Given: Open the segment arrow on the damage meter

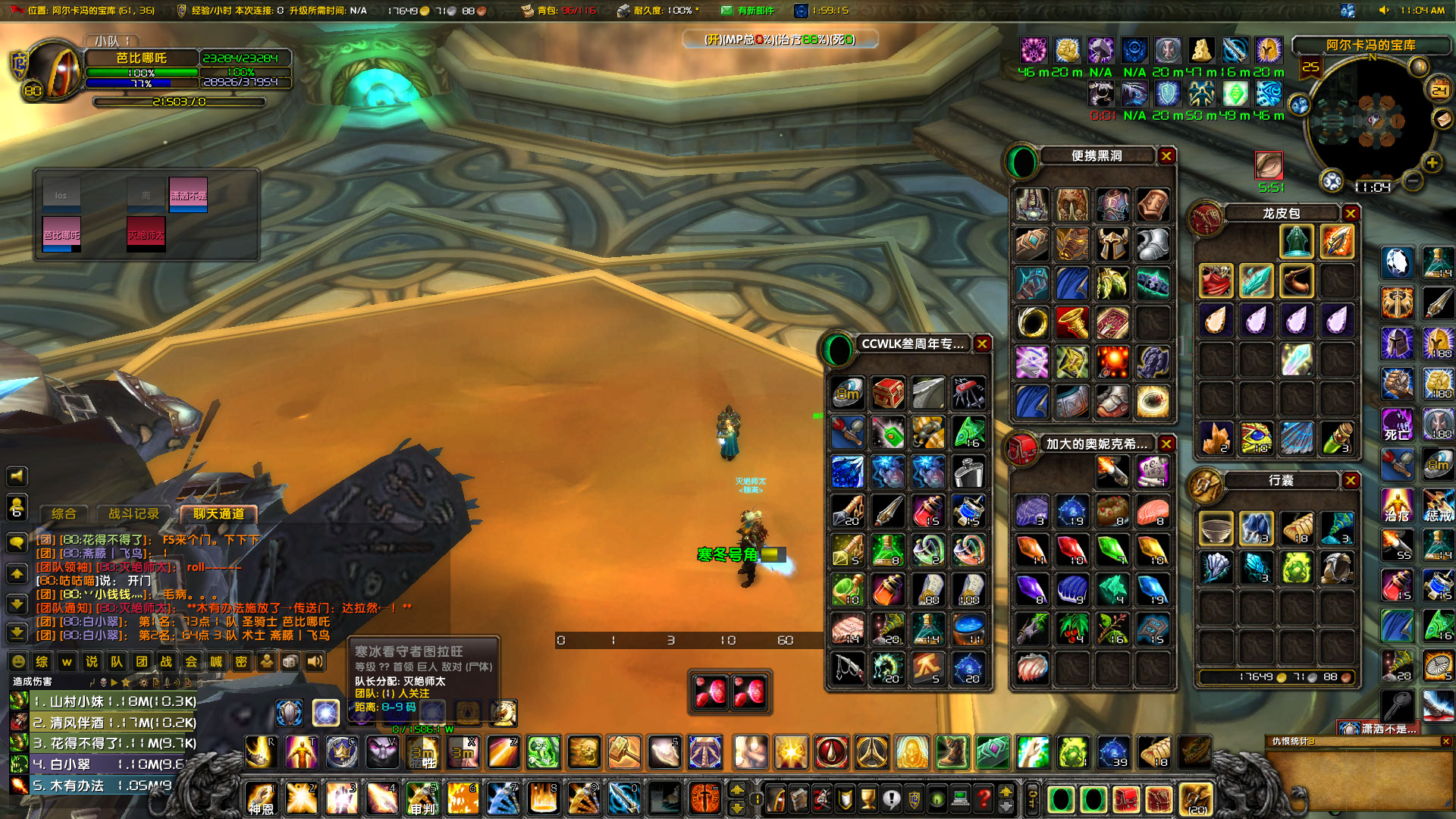Looking at the screenshot, I should click(114, 683).
